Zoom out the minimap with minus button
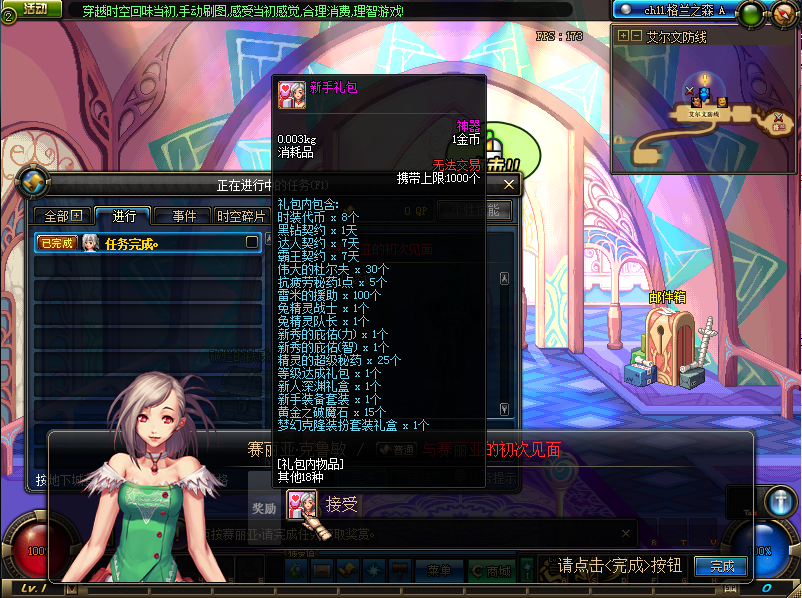Screen dimensions: 802x598 (x=635, y=36)
